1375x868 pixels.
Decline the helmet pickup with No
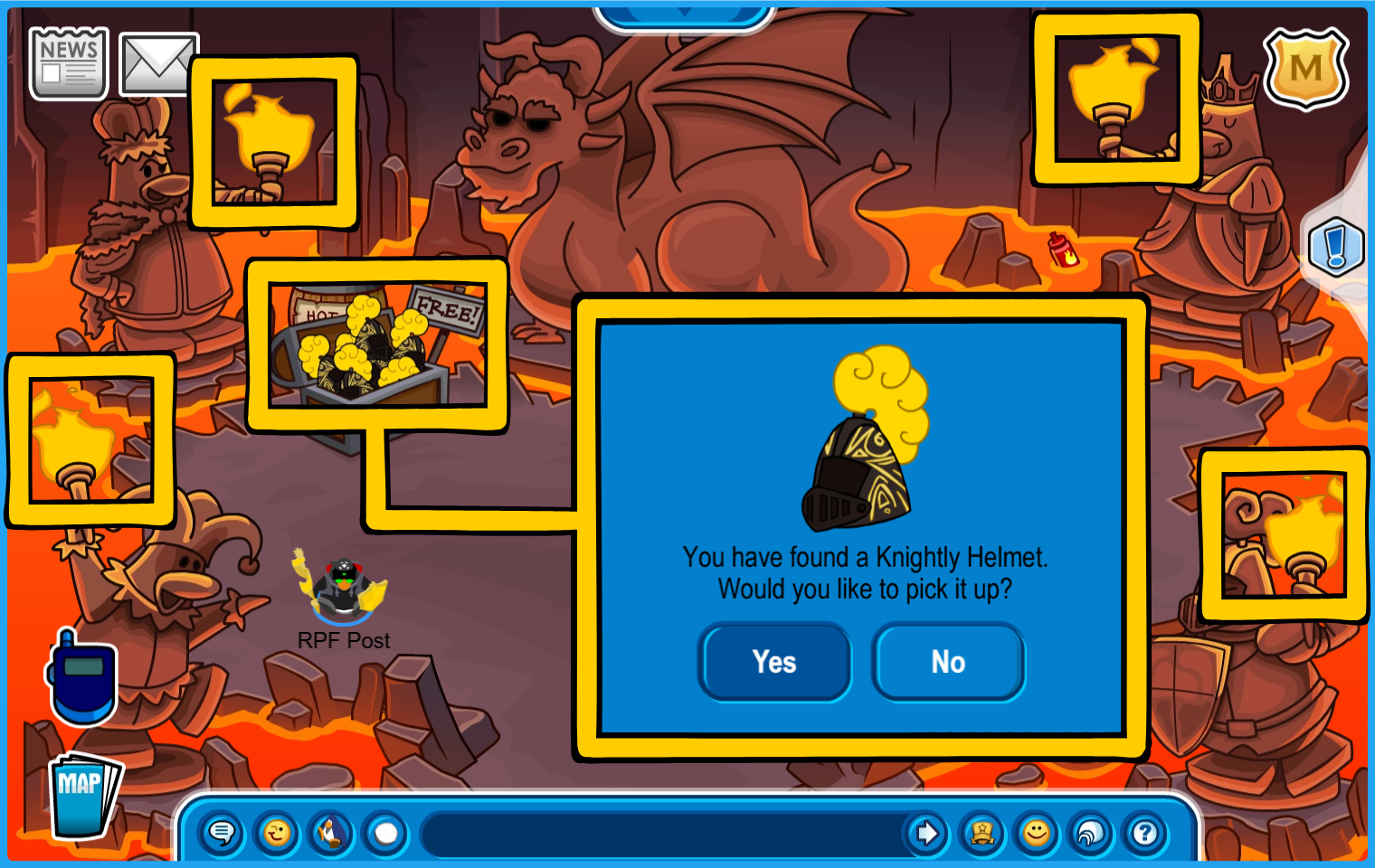click(x=948, y=662)
